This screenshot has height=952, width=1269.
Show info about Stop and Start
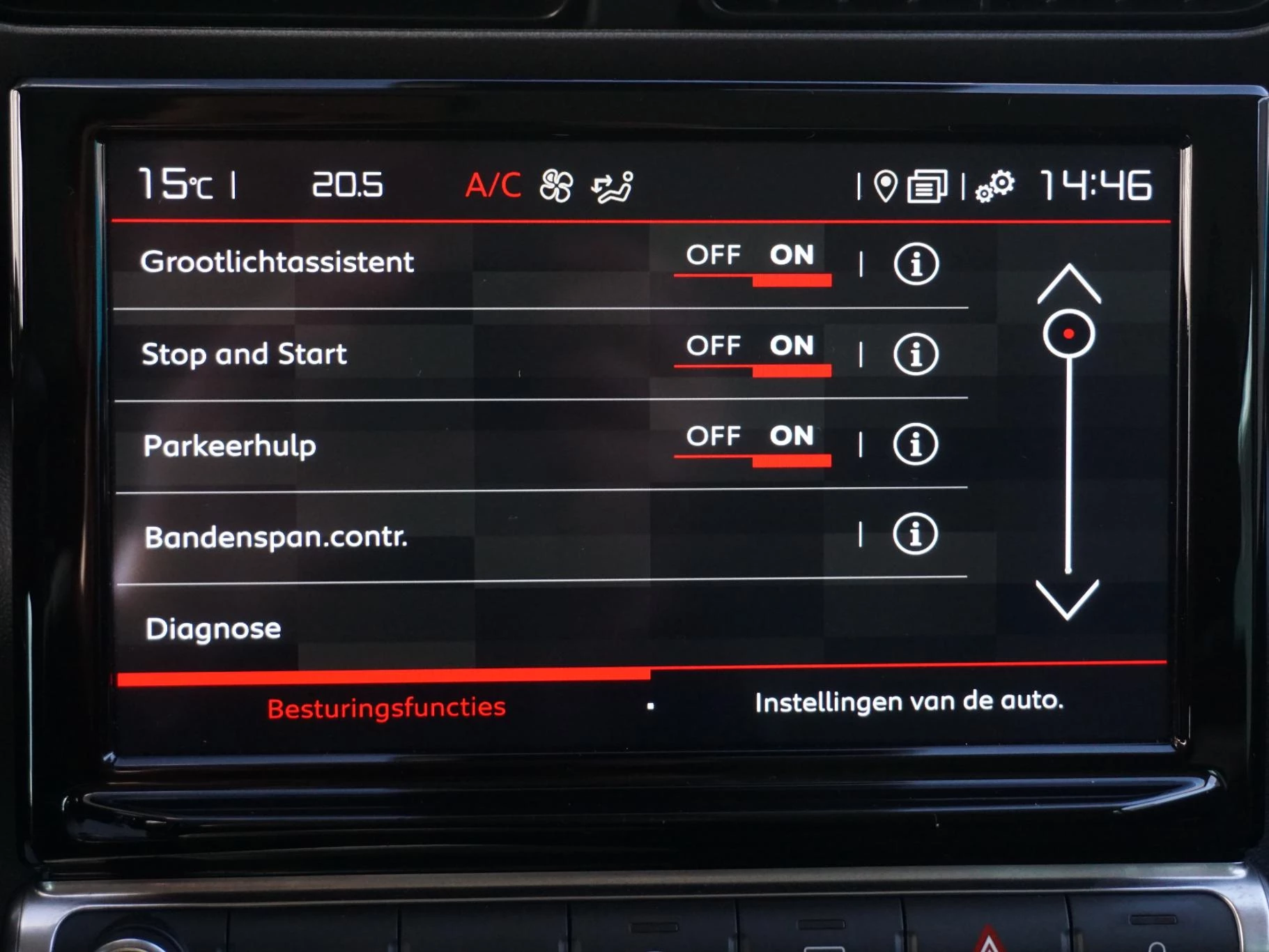916,354
